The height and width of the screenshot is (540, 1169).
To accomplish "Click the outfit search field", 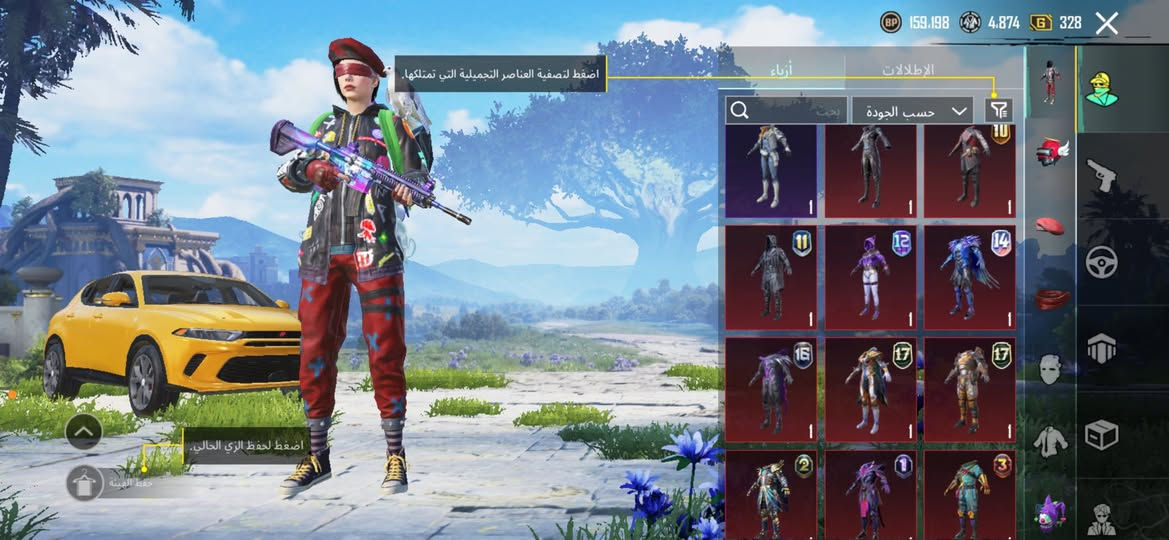I will (x=787, y=110).
